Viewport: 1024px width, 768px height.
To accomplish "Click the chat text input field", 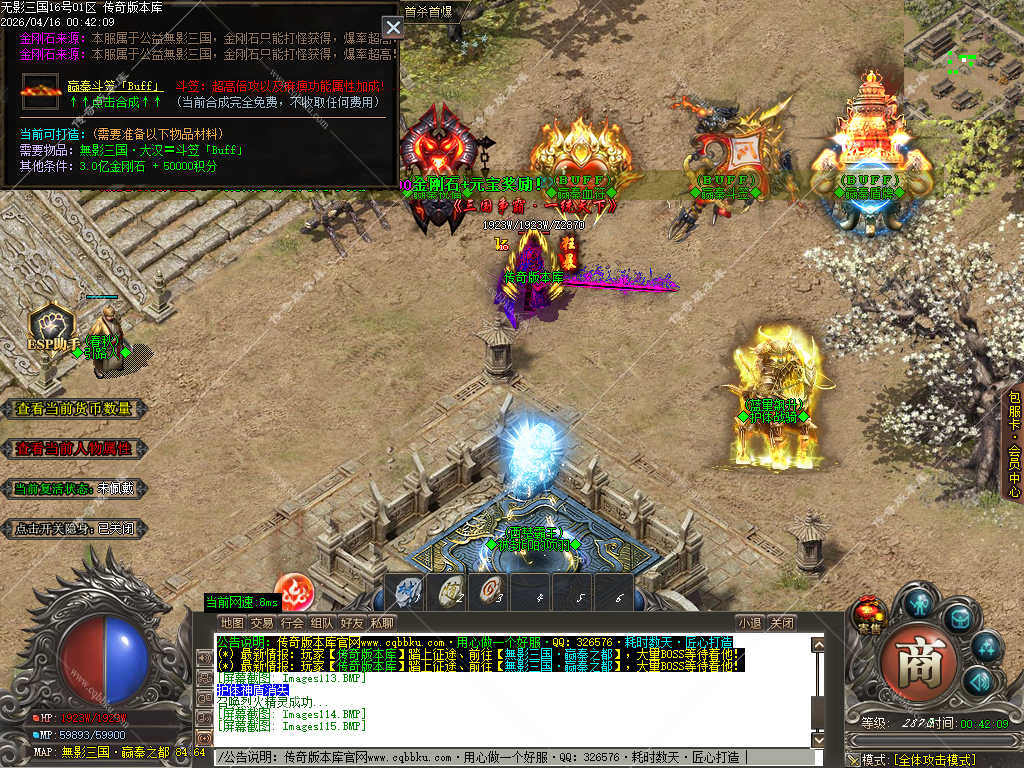I will pyautogui.click(x=520, y=757).
